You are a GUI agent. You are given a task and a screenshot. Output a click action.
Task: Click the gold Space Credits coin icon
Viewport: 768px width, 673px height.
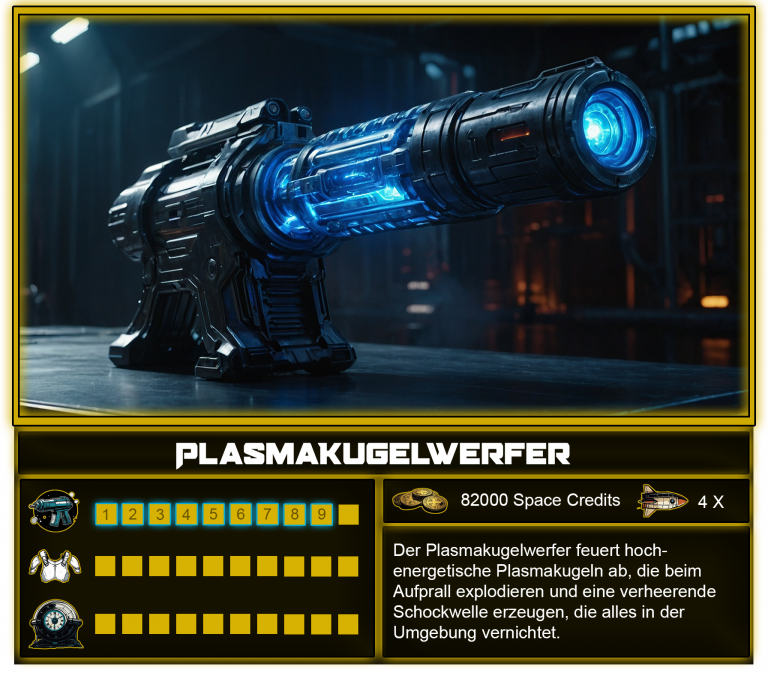tap(420, 500)
